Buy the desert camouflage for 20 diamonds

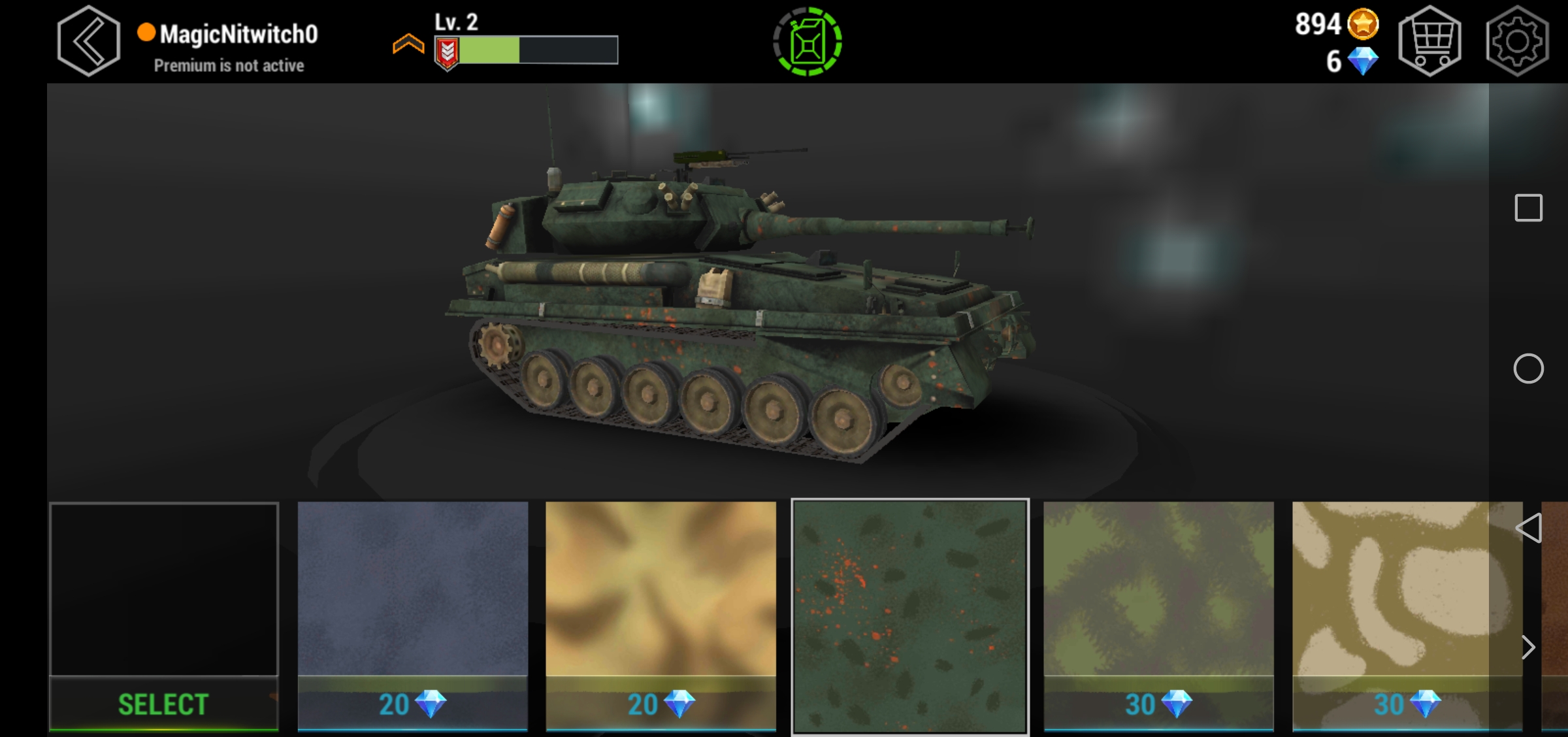point(660,614)
